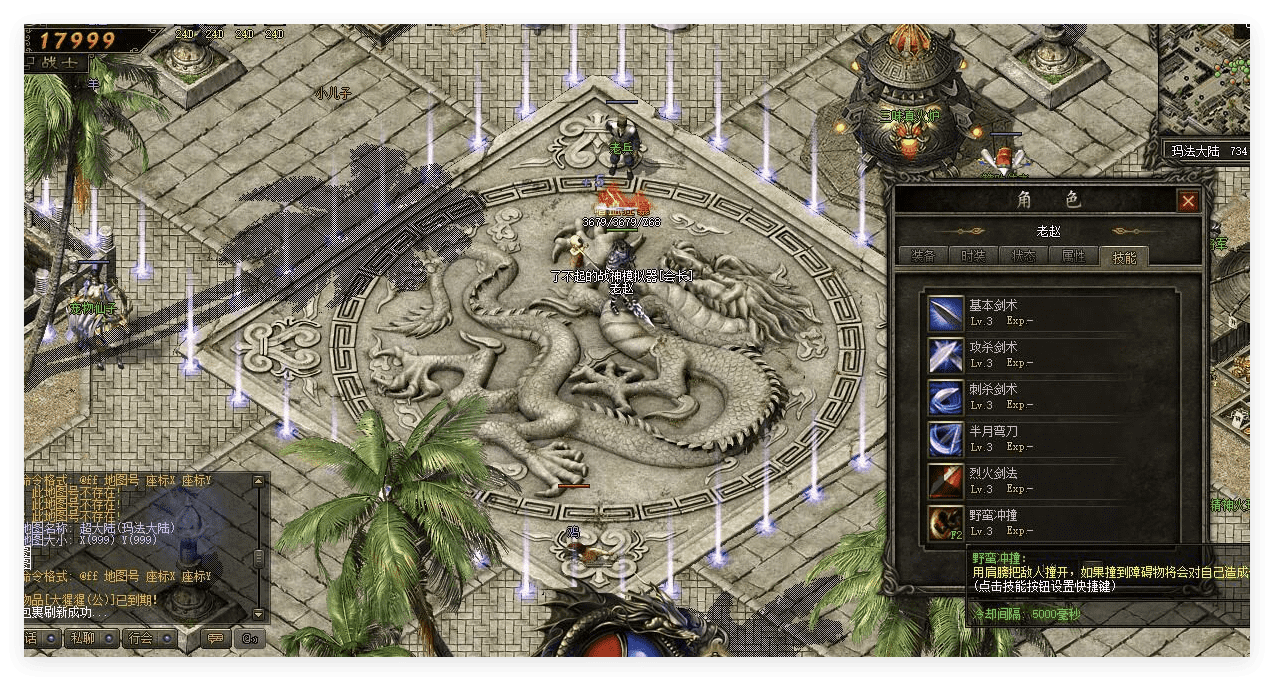1274x681 pixels.
Task: Click the @ button beside chat channels
Action: (249, 638)
